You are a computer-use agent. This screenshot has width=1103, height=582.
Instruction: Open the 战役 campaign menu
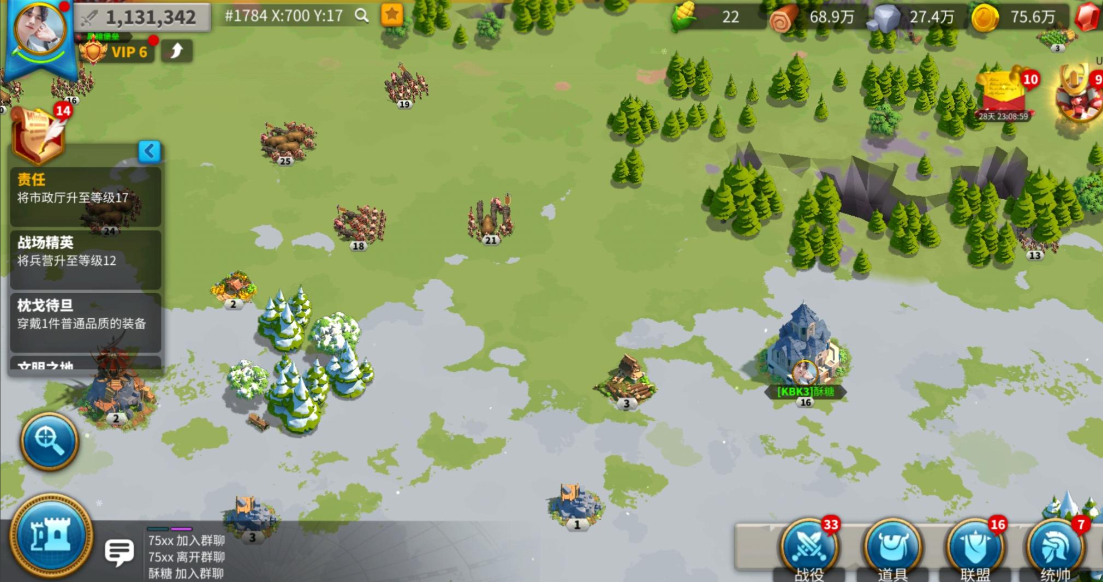coord(809,548)
